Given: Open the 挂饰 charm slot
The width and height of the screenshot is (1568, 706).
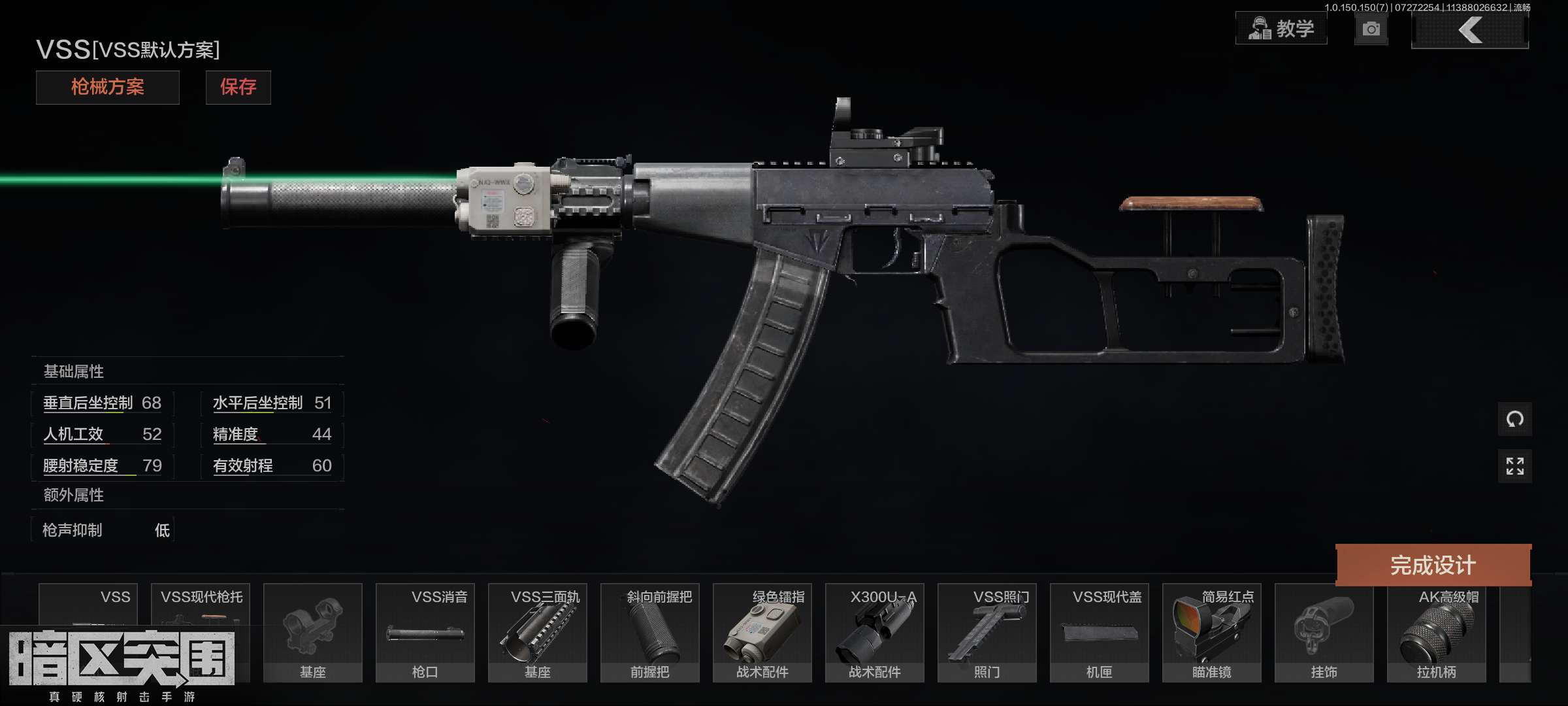Looking at the screenshot, I should click(x=1324, y=632).
